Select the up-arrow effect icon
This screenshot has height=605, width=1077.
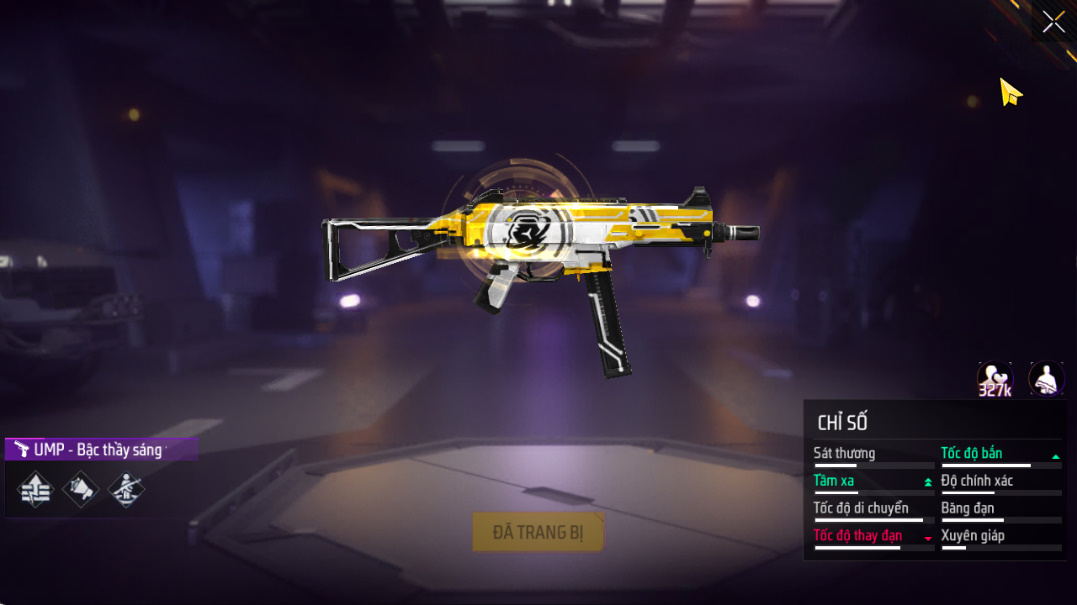pos(35,489)
